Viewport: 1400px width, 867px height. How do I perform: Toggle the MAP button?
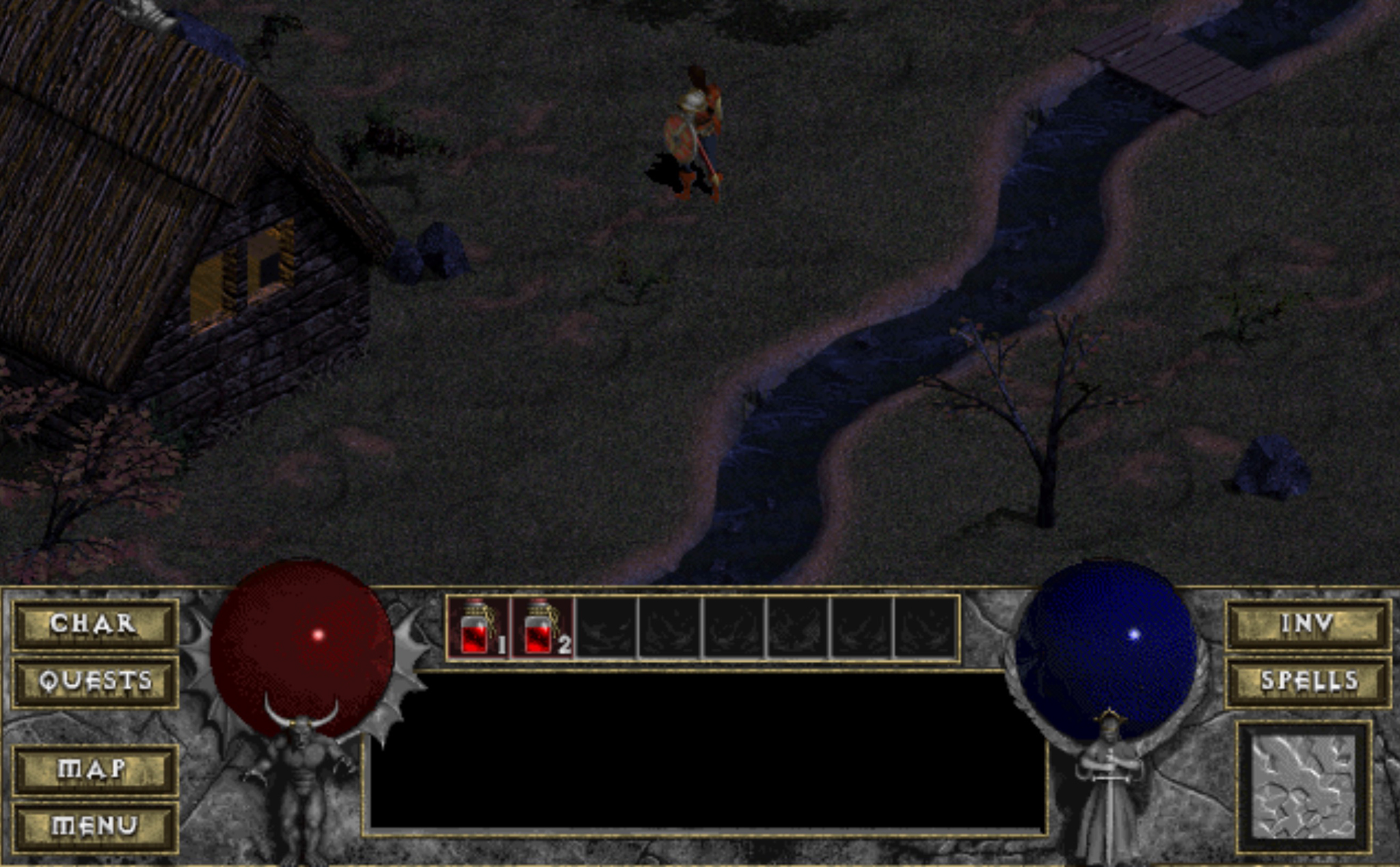point(94,769)
